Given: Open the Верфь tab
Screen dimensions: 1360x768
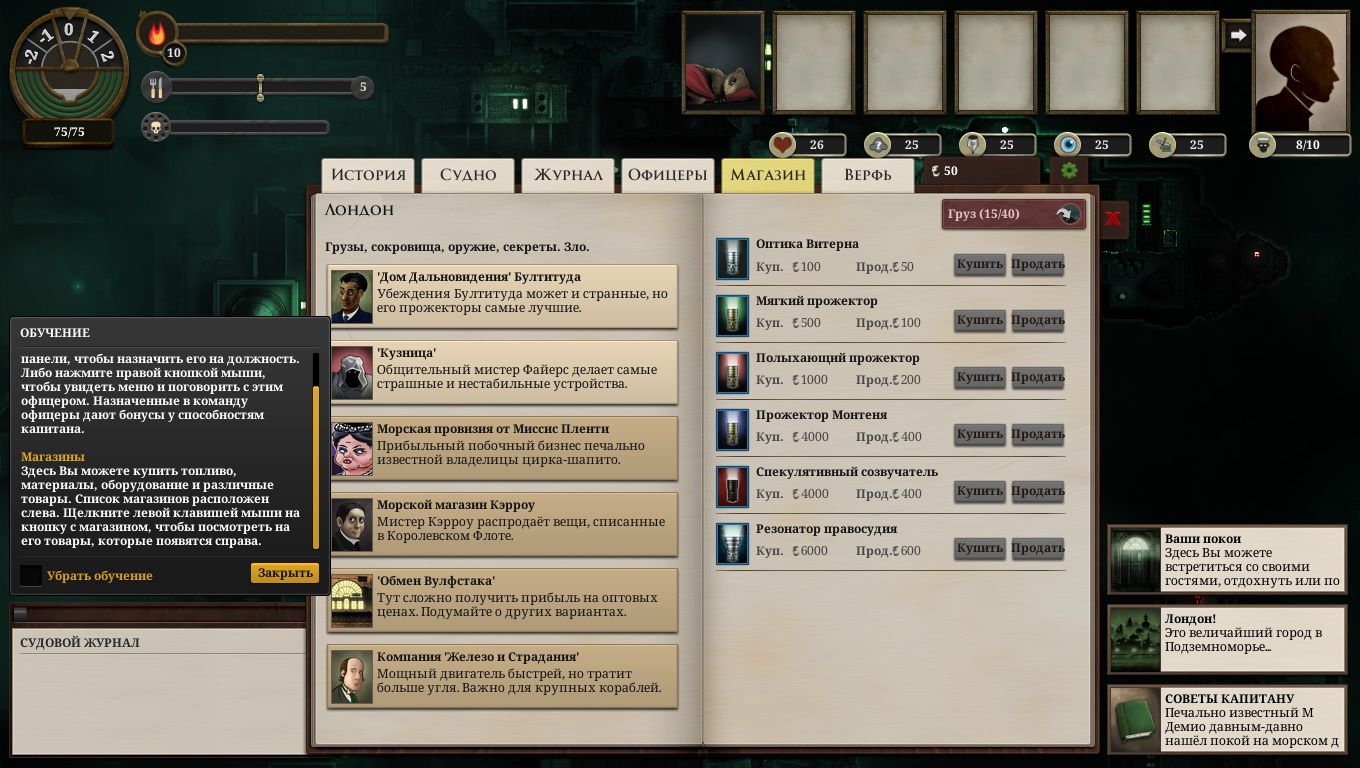Looking at the screenshot, I should 867,175.
